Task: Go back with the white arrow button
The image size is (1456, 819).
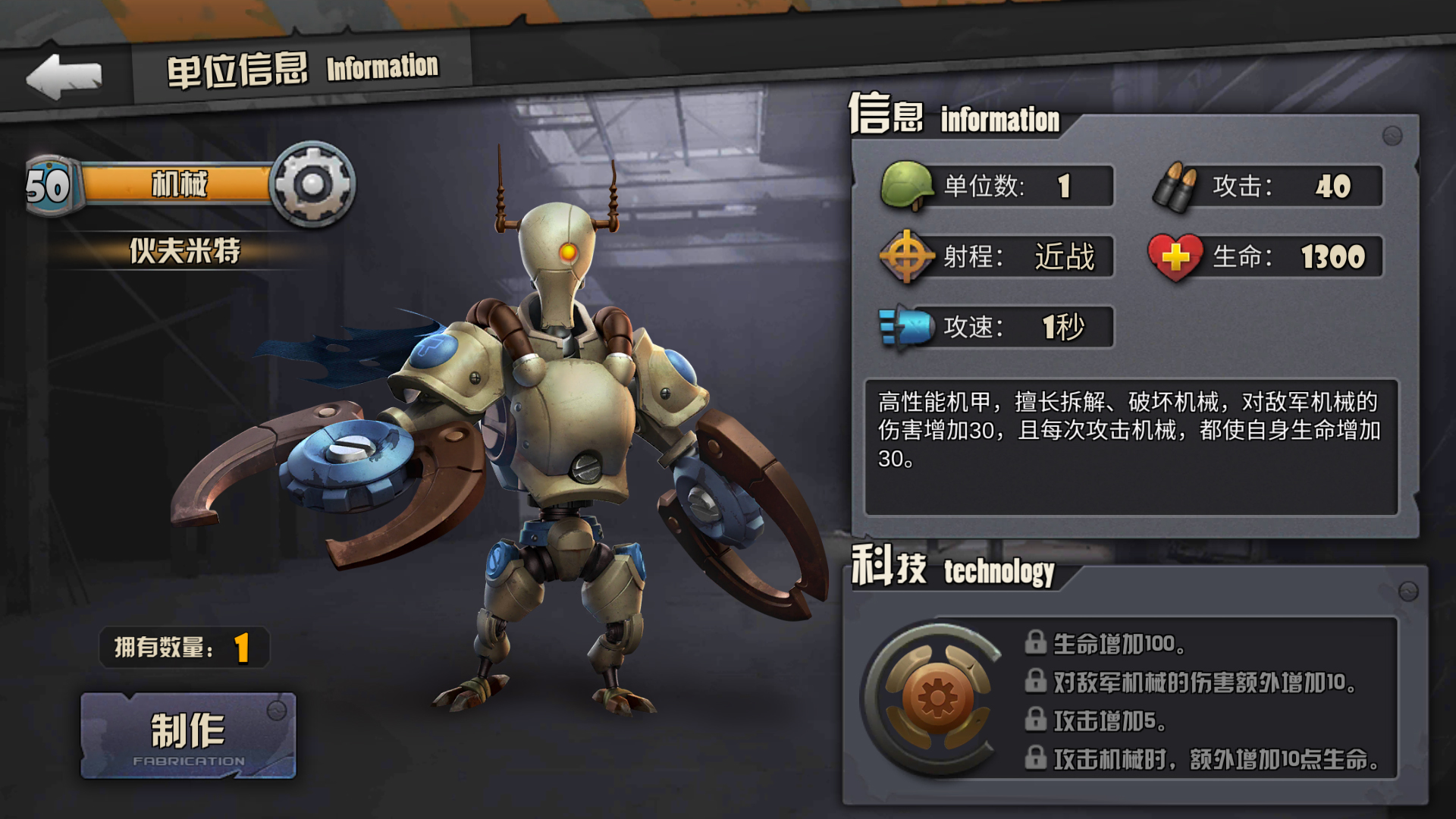Action: (64, 76)
